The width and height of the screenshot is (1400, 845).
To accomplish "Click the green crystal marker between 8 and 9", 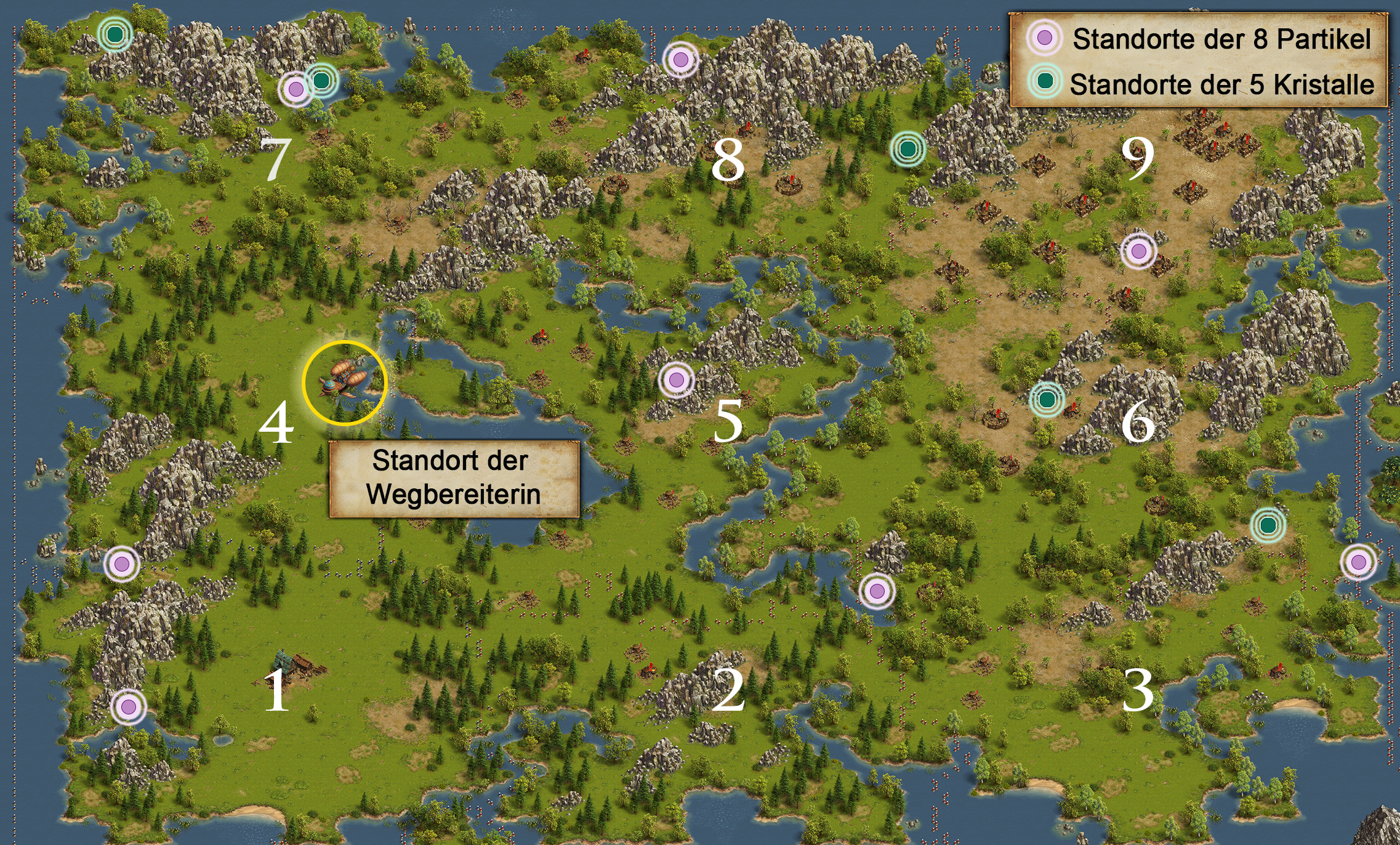I will click(907, 148).
